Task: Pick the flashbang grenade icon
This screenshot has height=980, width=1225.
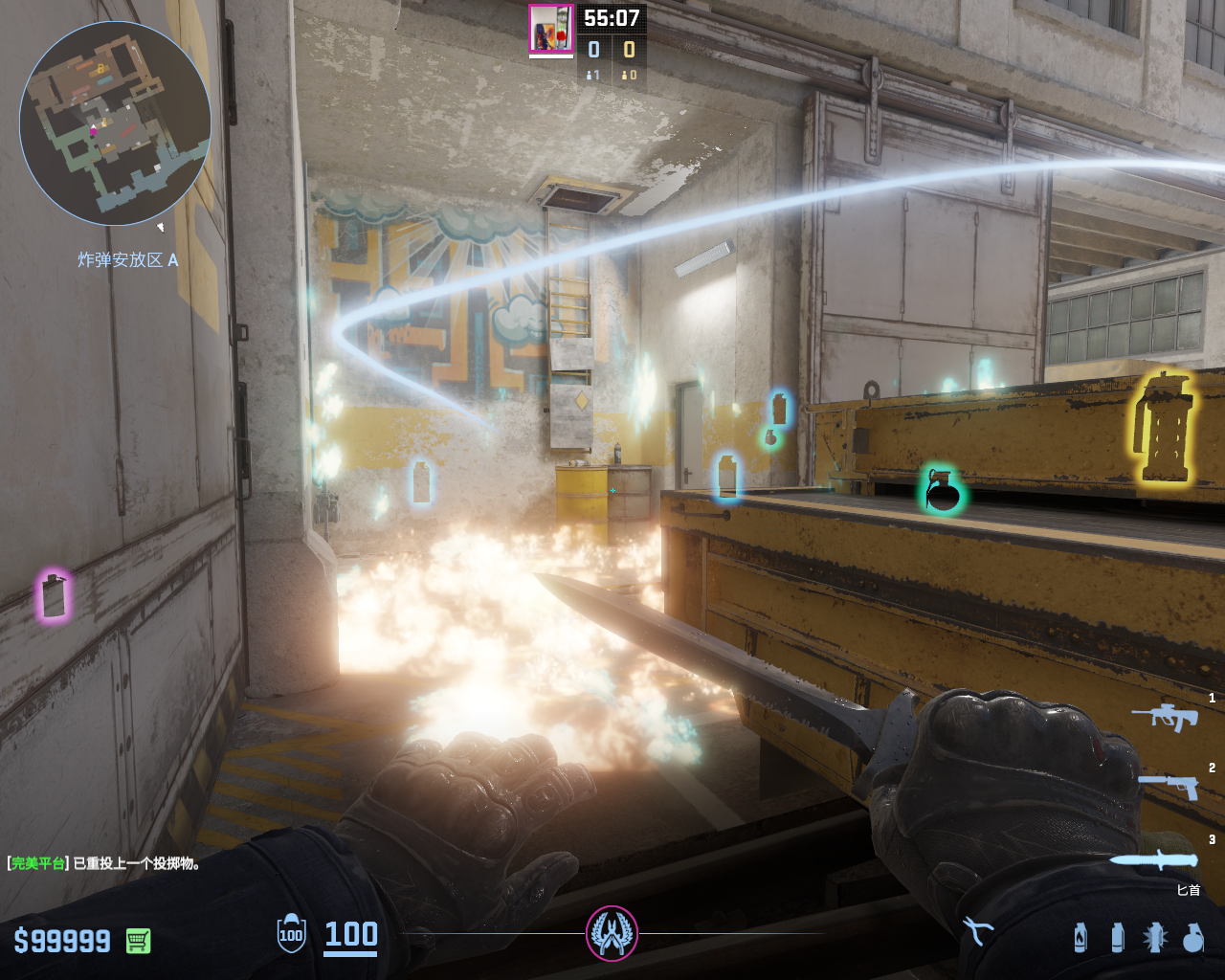Action: tap(1155, 937)
